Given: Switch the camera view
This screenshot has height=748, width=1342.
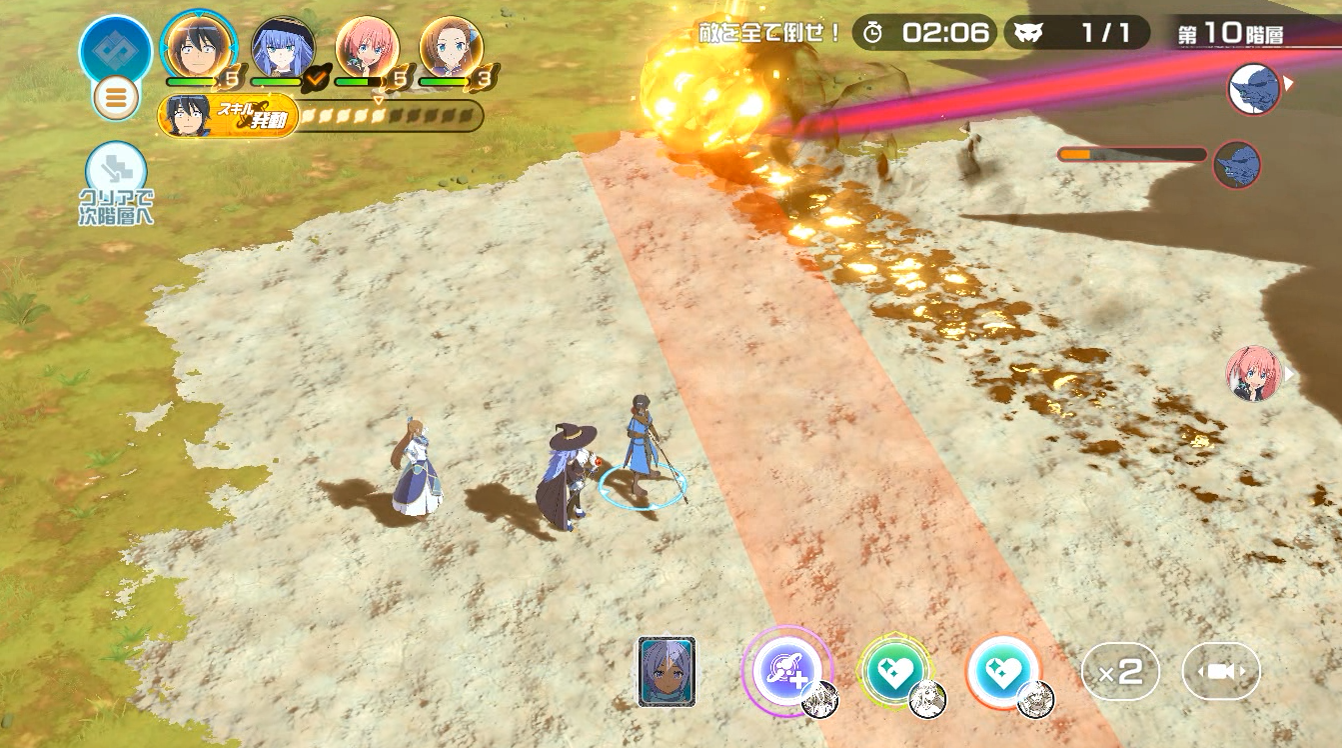Looking at the screenshot, I should point(1221,671).
